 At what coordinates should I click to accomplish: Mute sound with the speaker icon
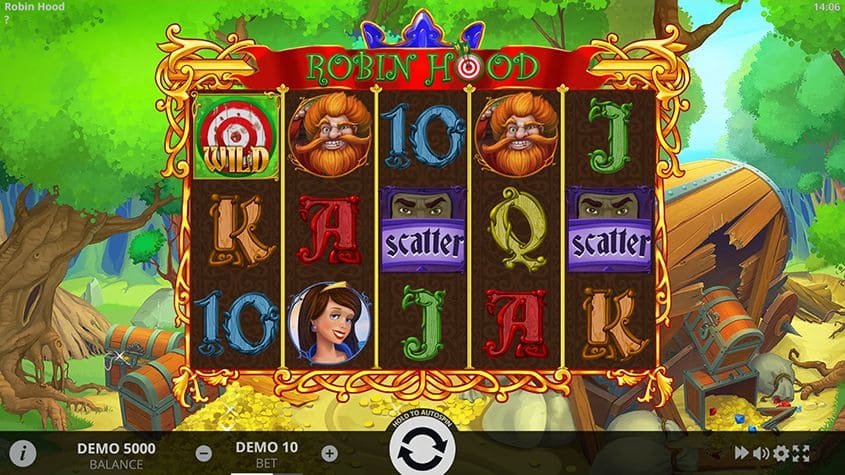coord(761,453)
